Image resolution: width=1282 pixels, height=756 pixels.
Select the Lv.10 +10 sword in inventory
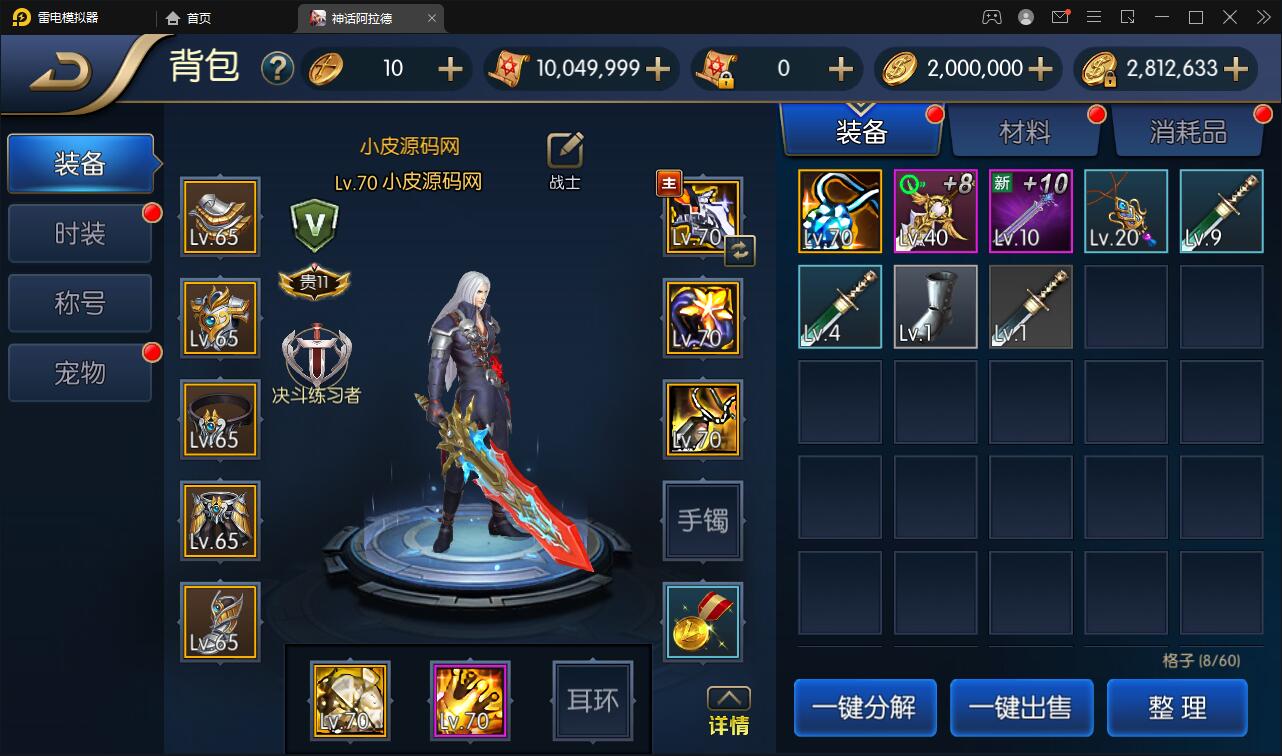pos(1030,211)
